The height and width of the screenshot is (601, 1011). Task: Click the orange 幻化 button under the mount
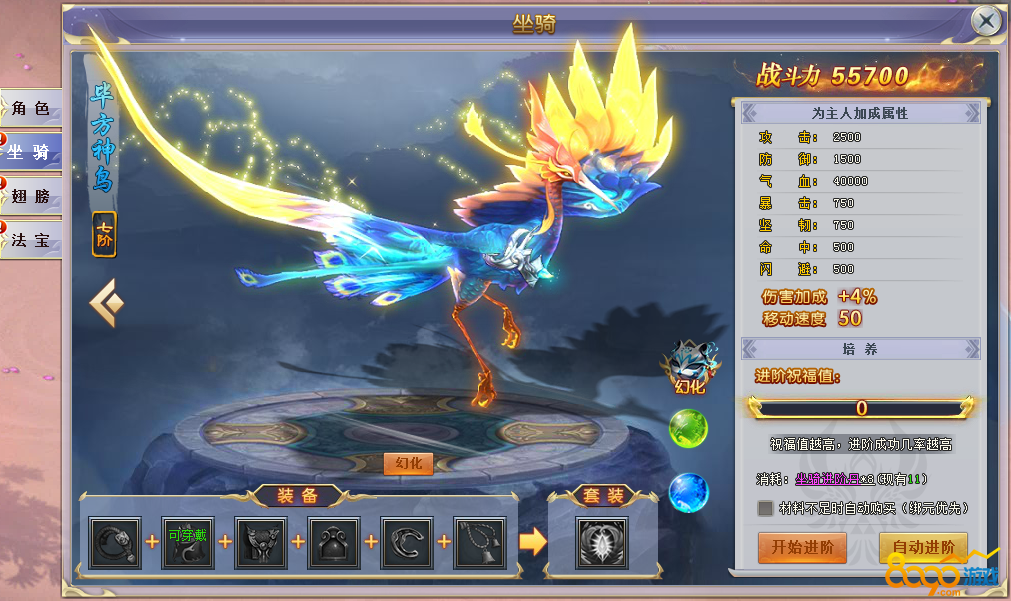pyautogui.click(x=407, y=463)
